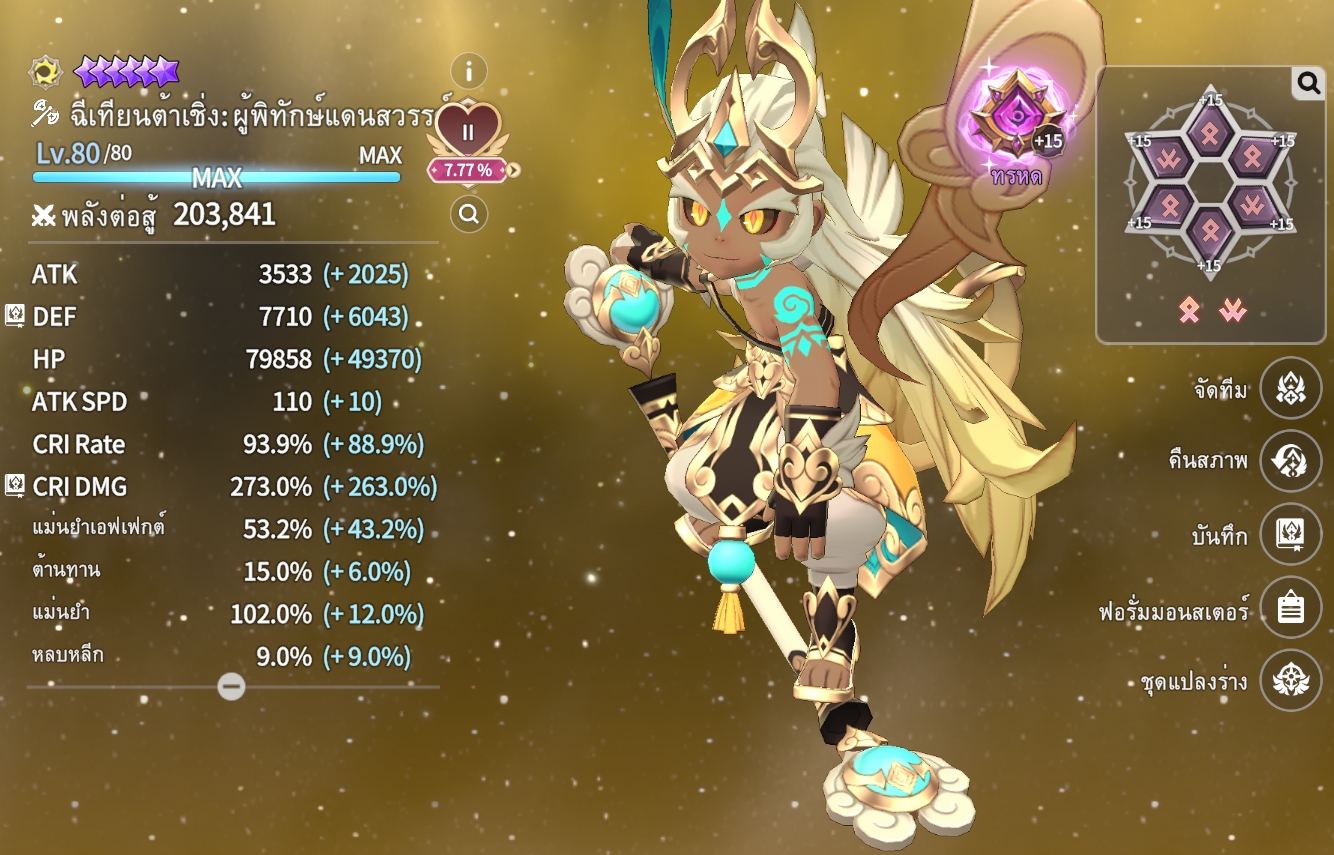
Task: Open the บันทึก record button
Action: click(x=1290, y=535)
